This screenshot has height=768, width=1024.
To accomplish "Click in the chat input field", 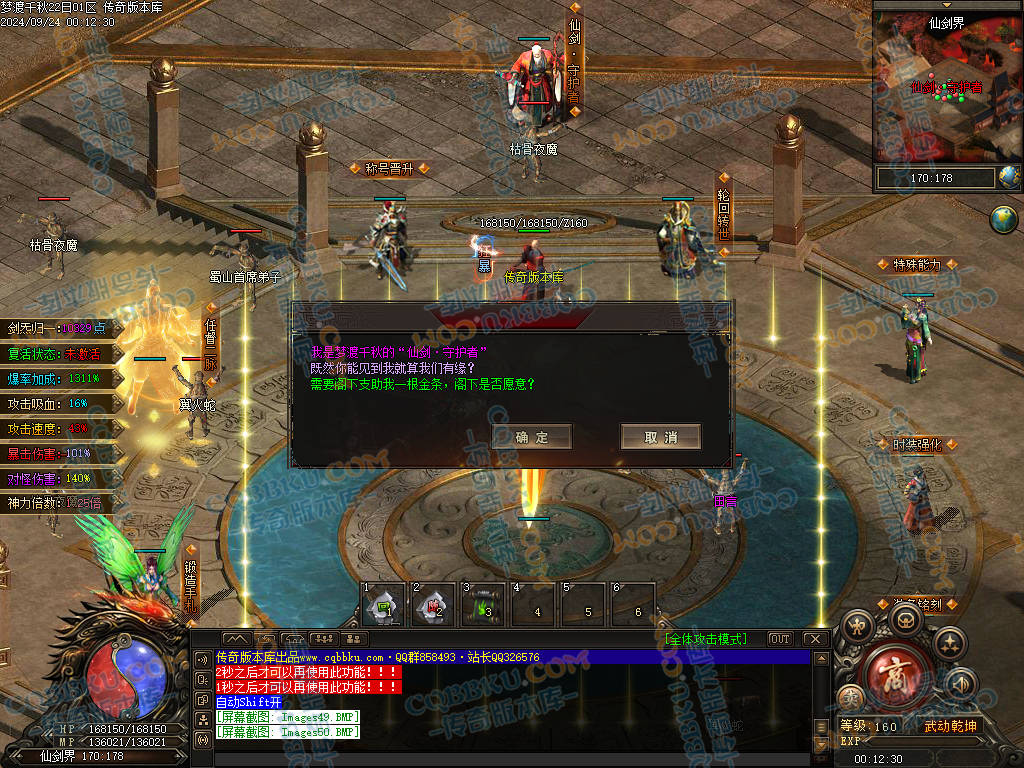I will coord(510,759).
